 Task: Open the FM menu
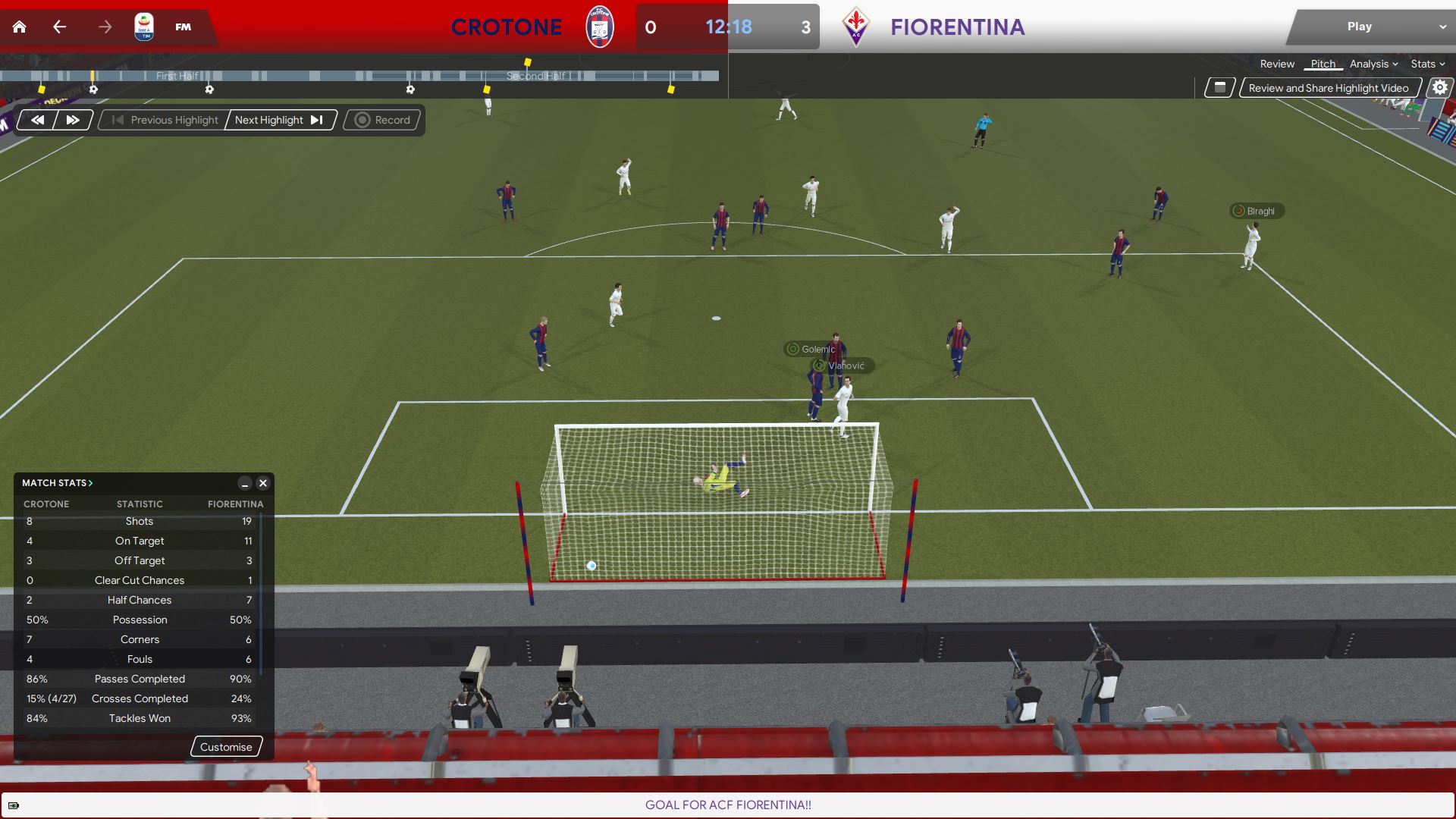pyautogui.click(x=183, y=27)
